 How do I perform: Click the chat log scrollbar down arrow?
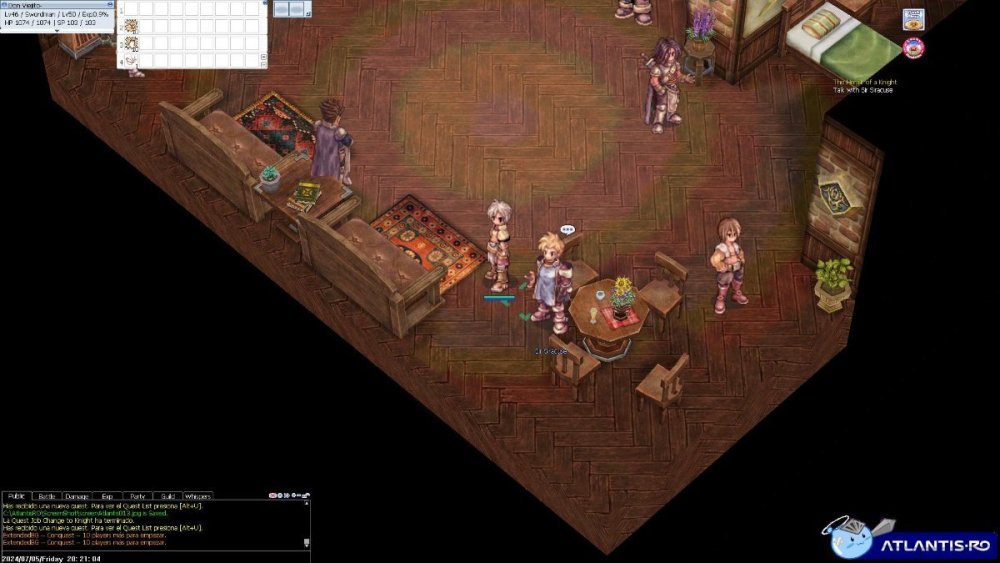click(306, 543)
